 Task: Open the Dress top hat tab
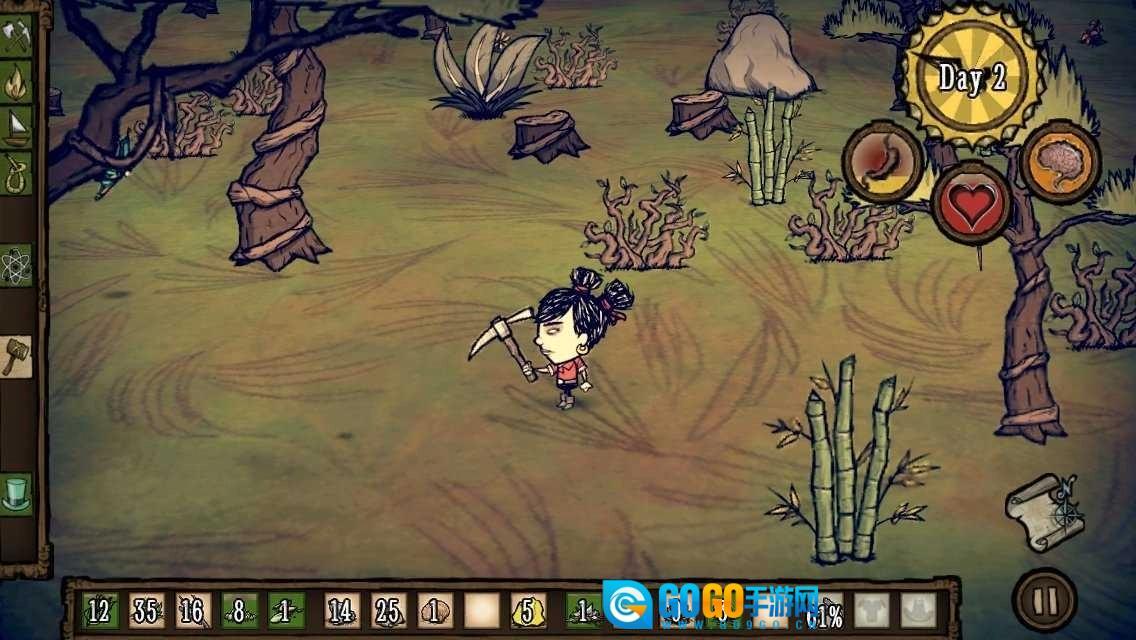pos(17,493)
